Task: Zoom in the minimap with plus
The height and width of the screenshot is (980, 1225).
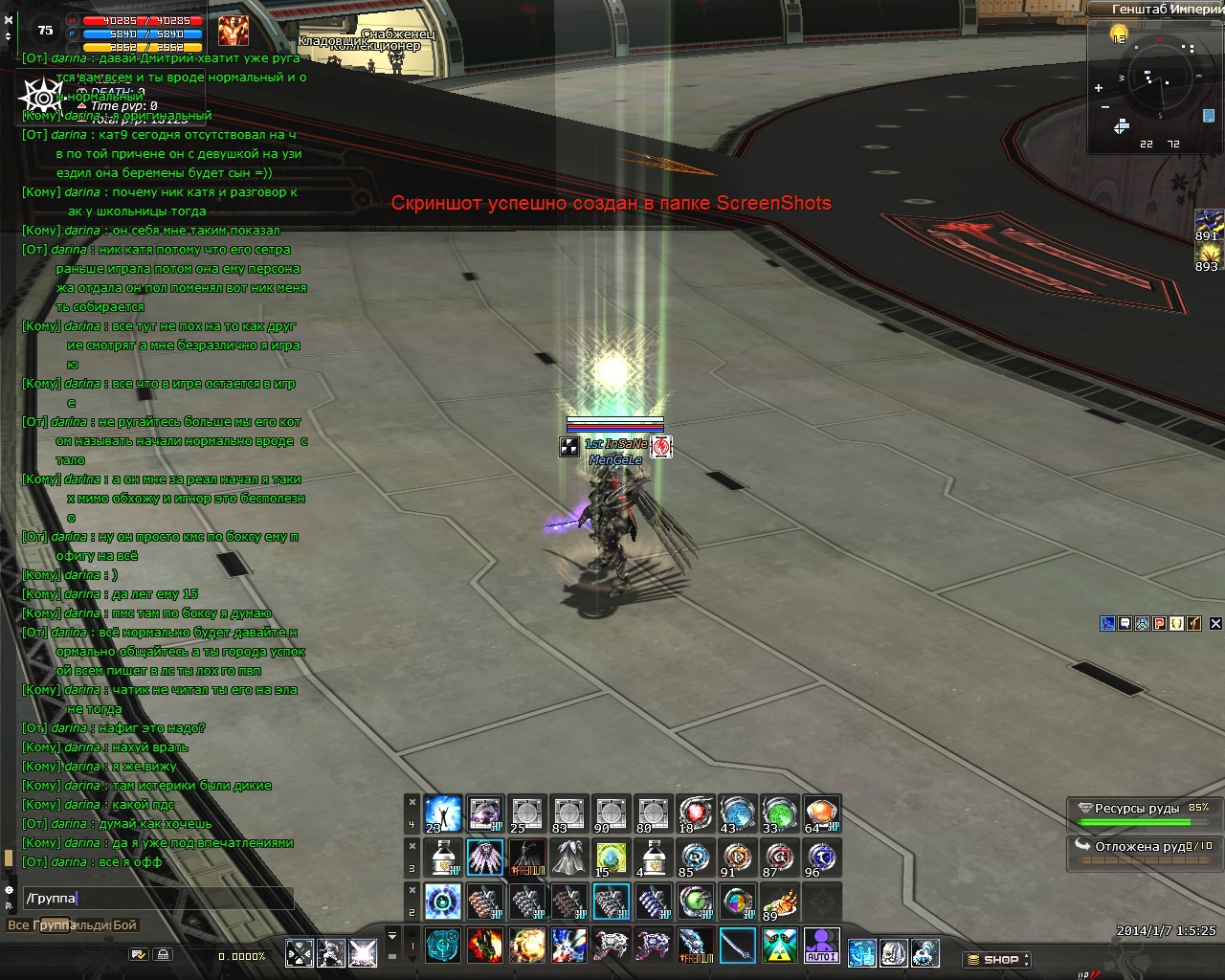Action: coord(1099,88)
